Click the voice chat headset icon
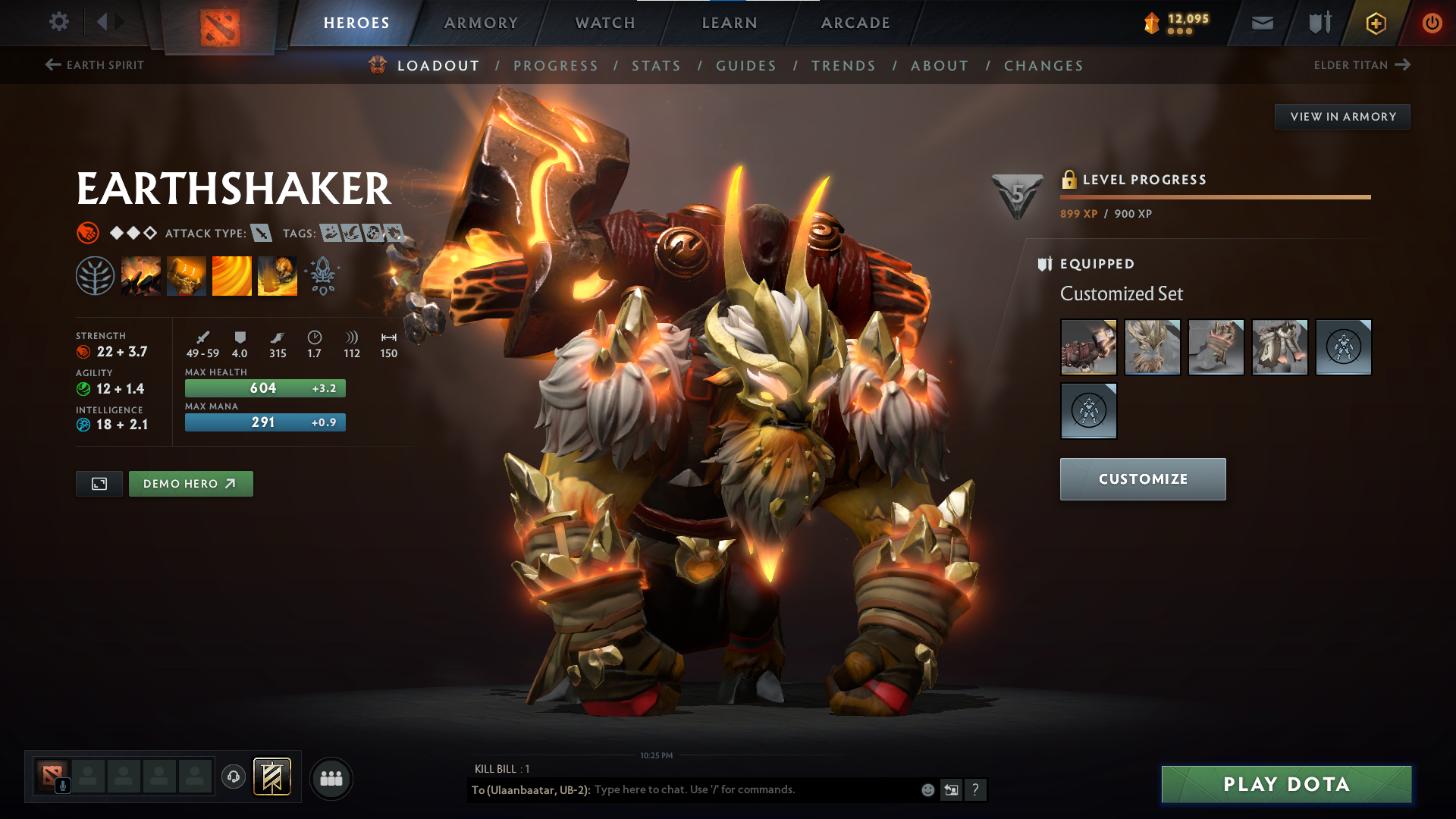 click(x=233, y=777)
